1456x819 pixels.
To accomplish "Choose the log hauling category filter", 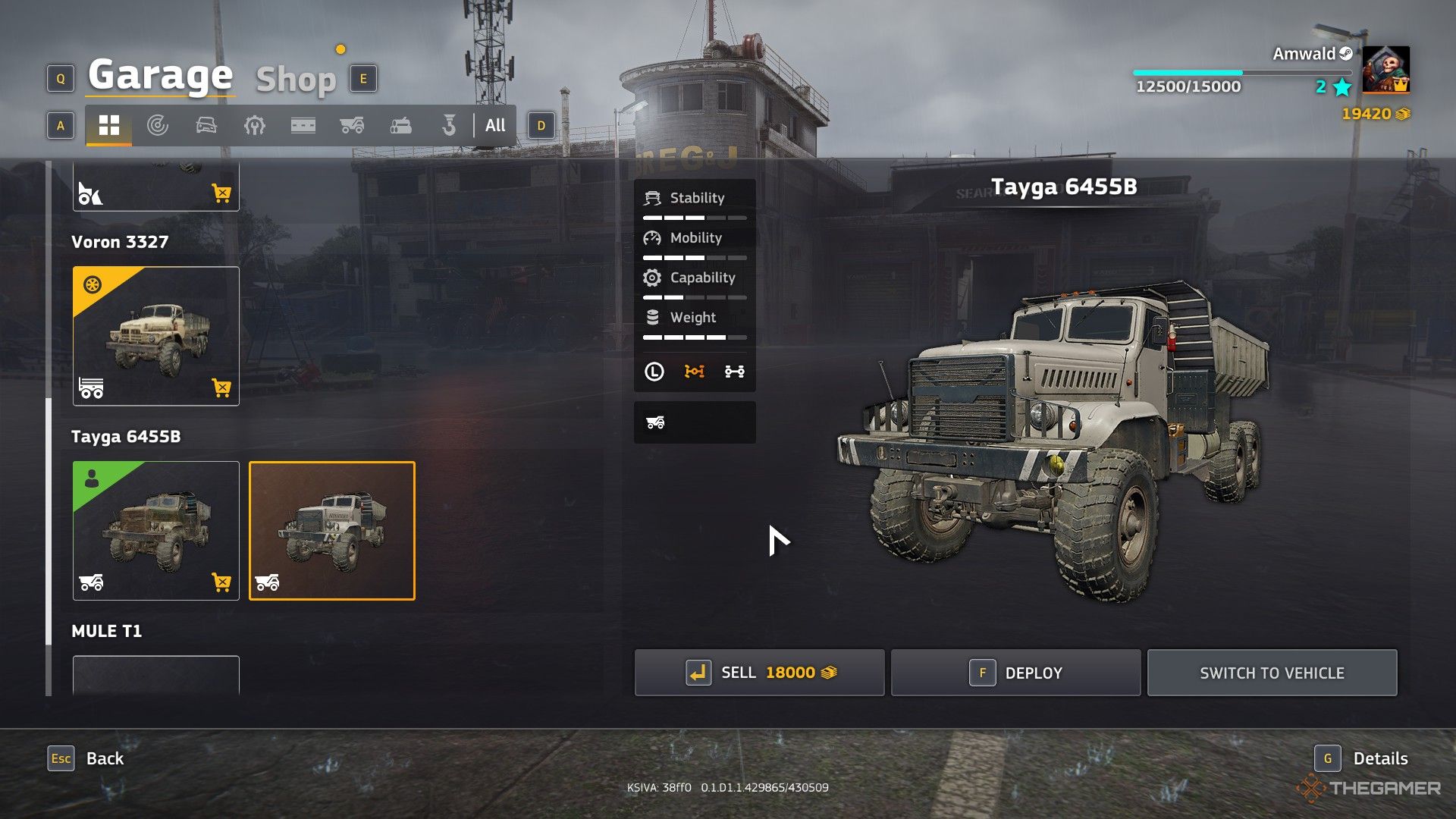I will click(400, 125).
